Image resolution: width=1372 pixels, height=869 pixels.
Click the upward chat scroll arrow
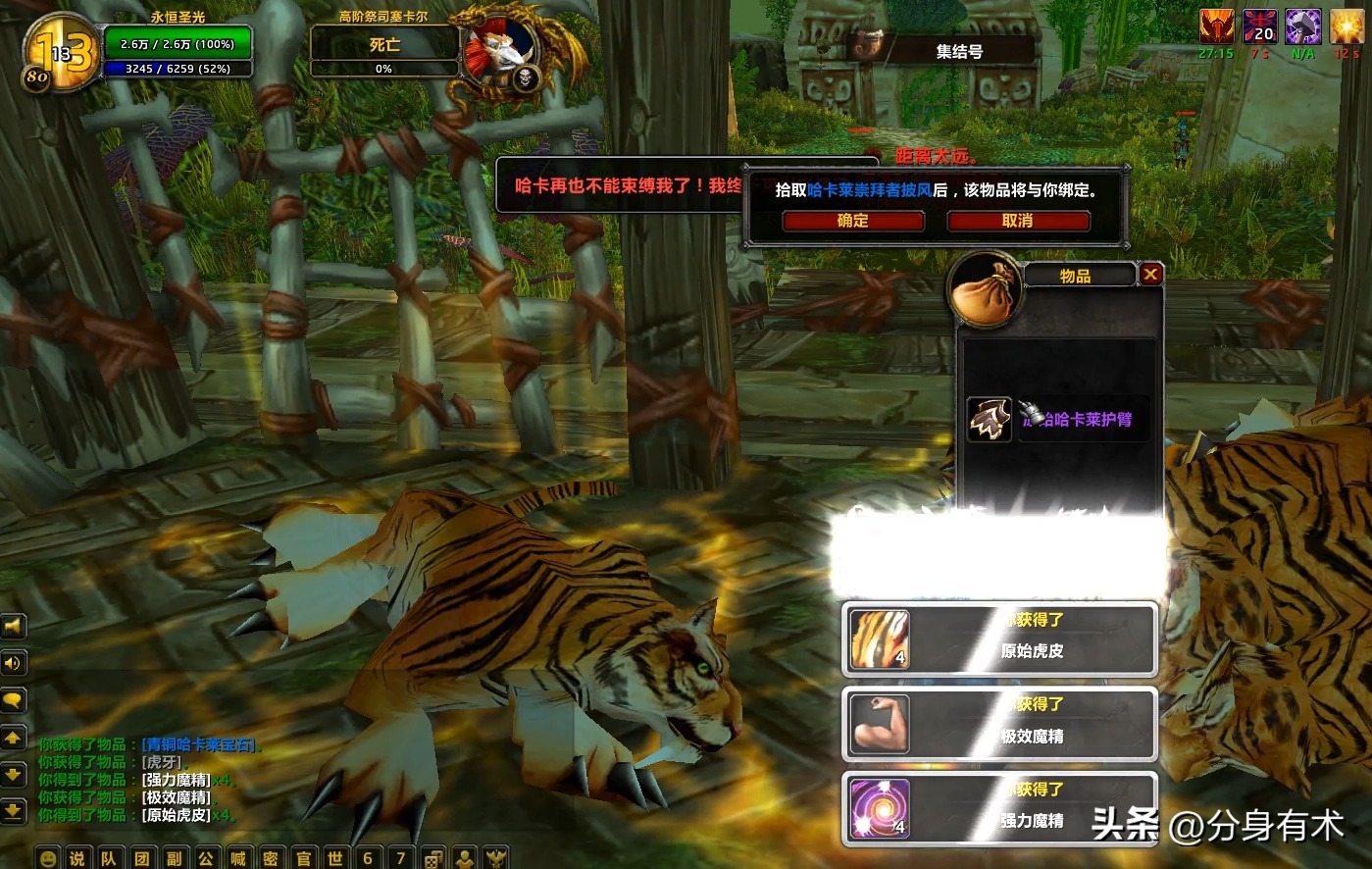point(14,738)
